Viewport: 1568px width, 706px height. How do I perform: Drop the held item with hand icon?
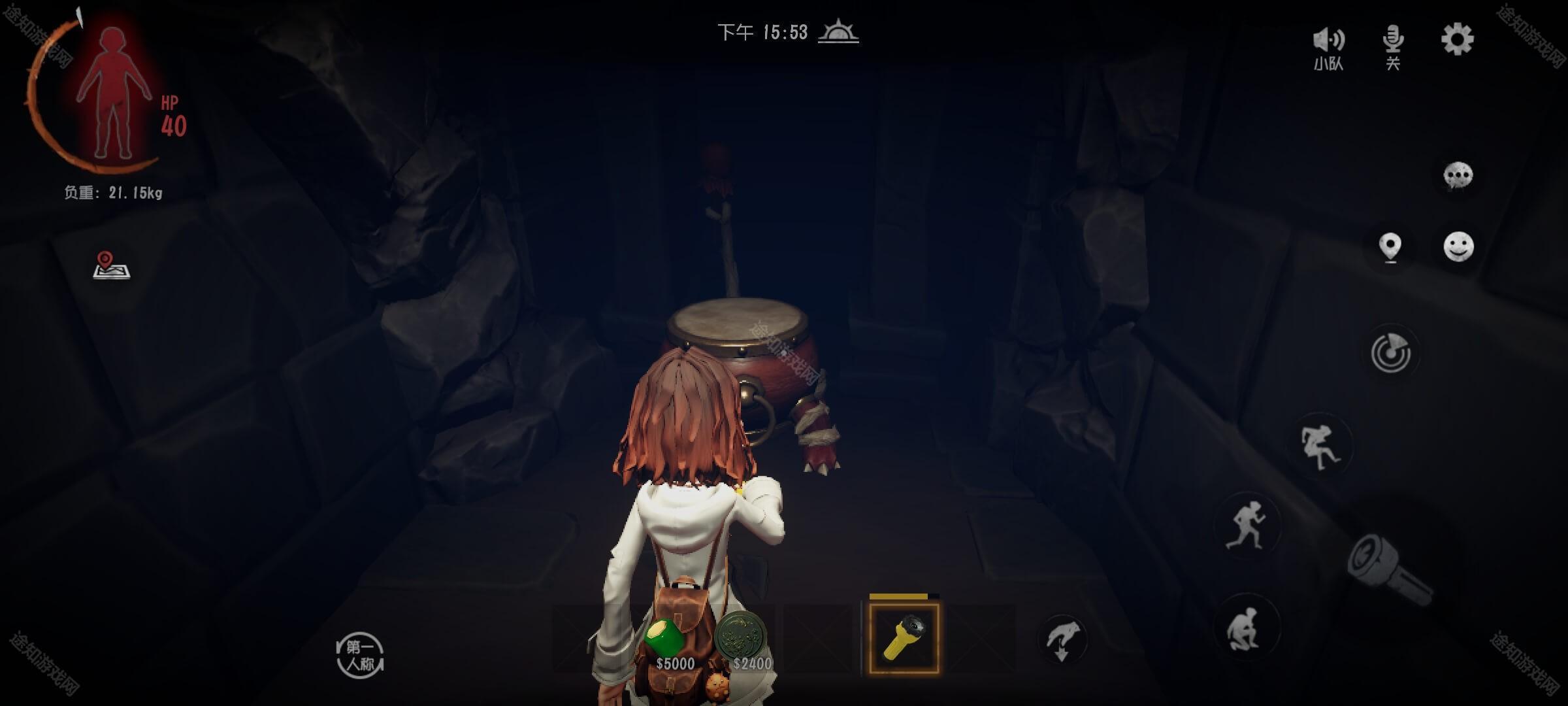[1062, 640]
